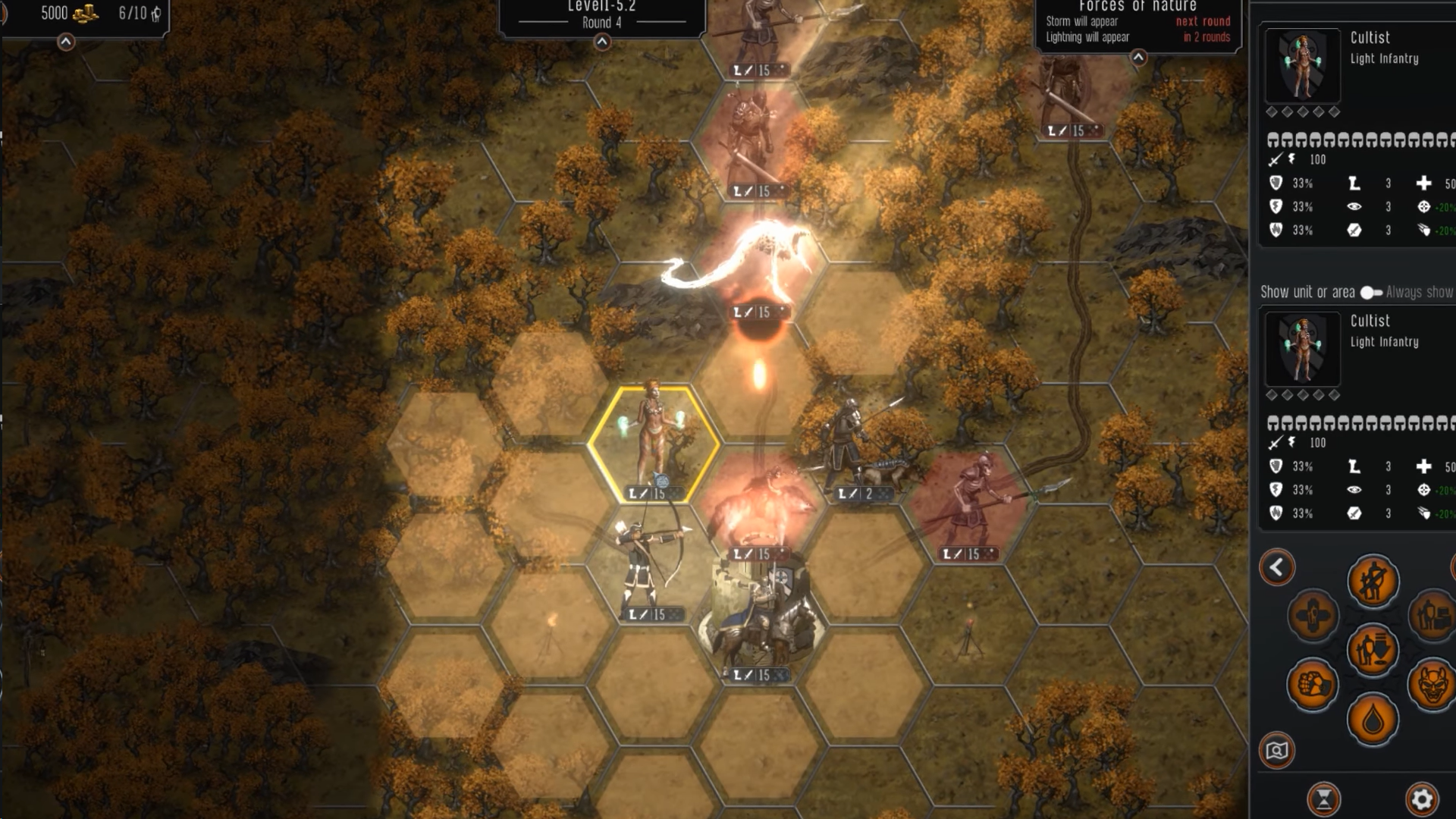End turn with the hourglass button
Image resolution: width=1456 pixels, height=819 pixels.
coord(1324,799)
